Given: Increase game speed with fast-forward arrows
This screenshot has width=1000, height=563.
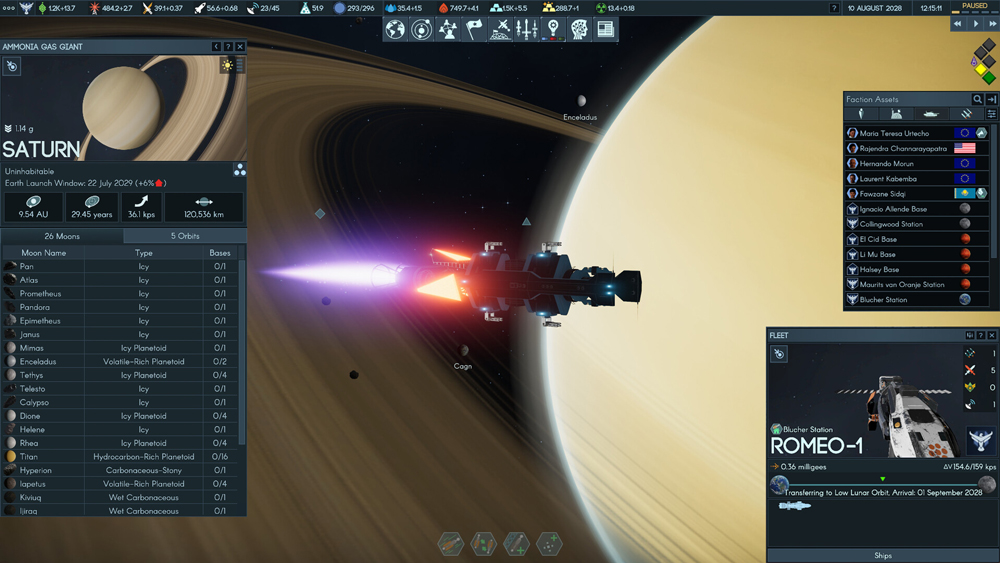Looking at the screenshot, I should click(x=992, y=24).
